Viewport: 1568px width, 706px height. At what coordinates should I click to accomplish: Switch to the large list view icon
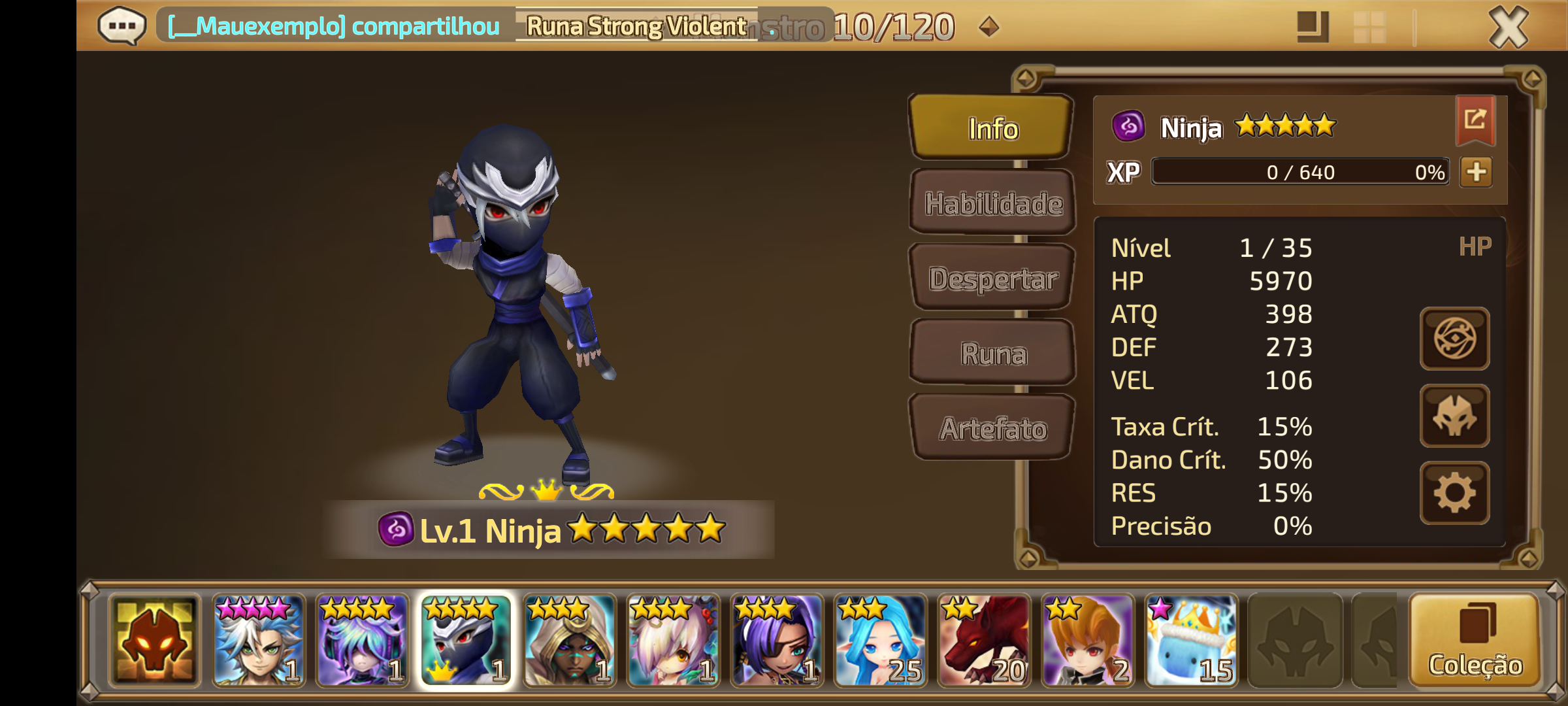[x=1312, y=27]
